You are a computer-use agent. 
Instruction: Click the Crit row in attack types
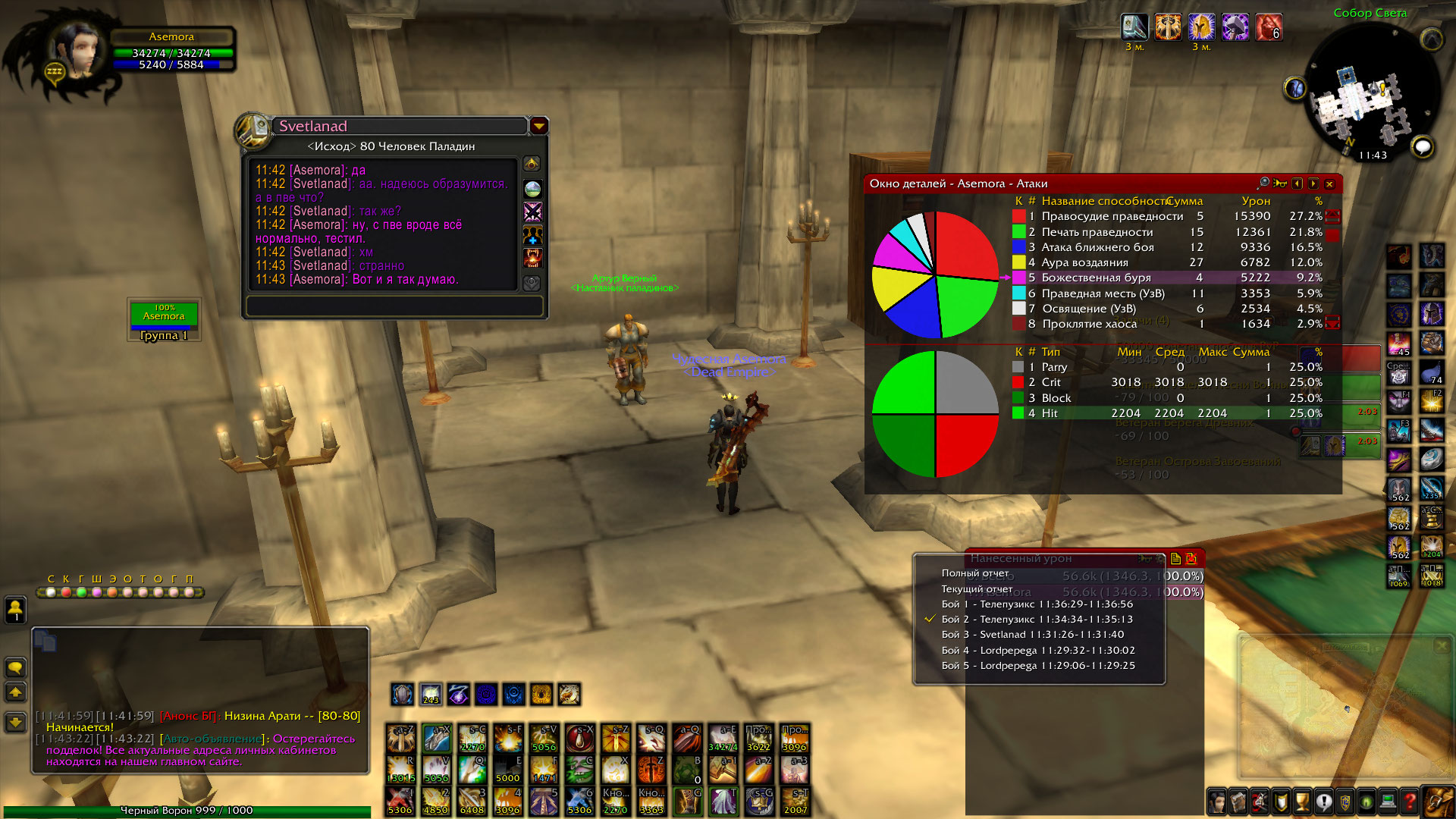point(1051,382)
